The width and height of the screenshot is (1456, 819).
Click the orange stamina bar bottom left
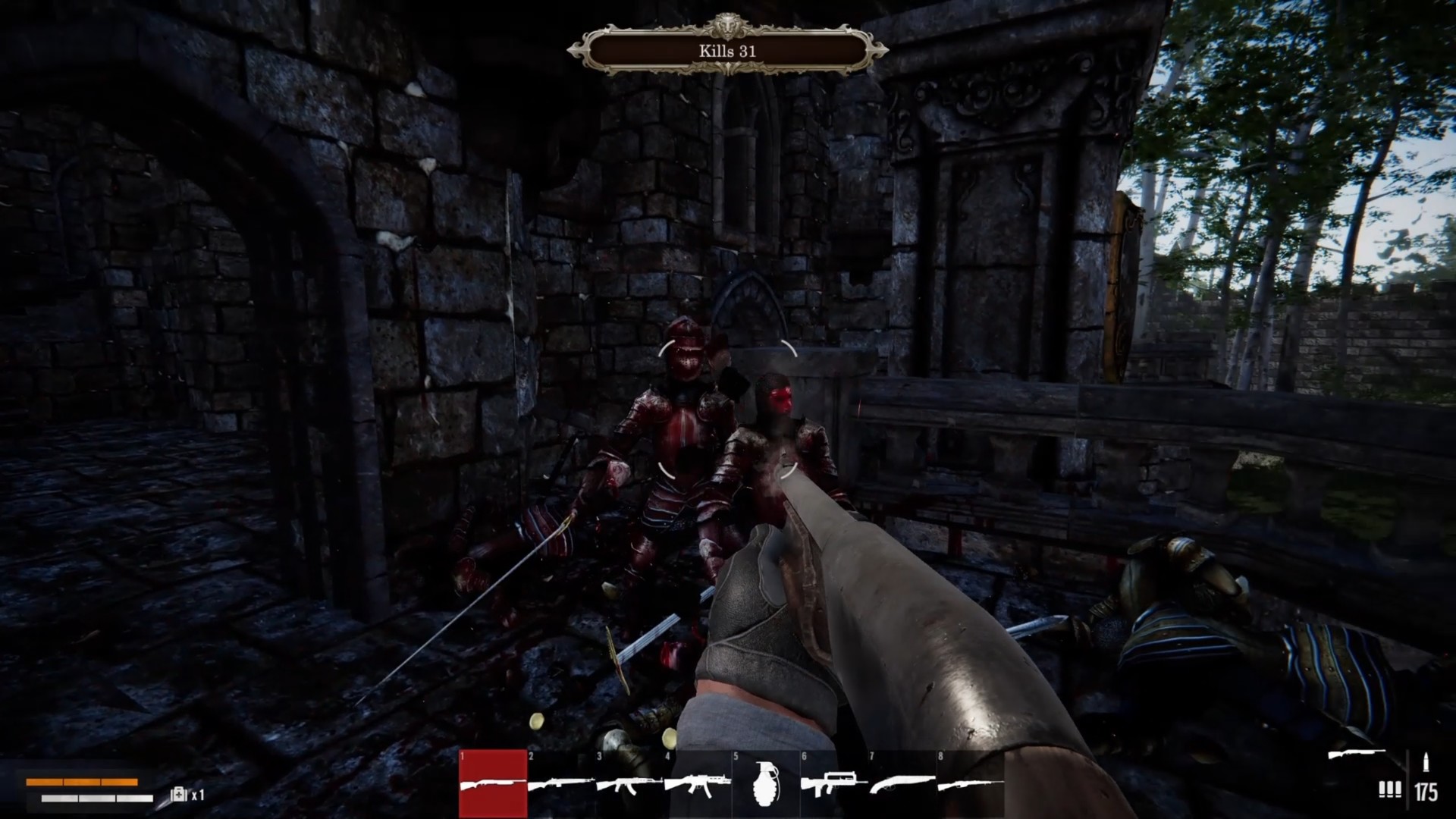click(x=83, y=783)
